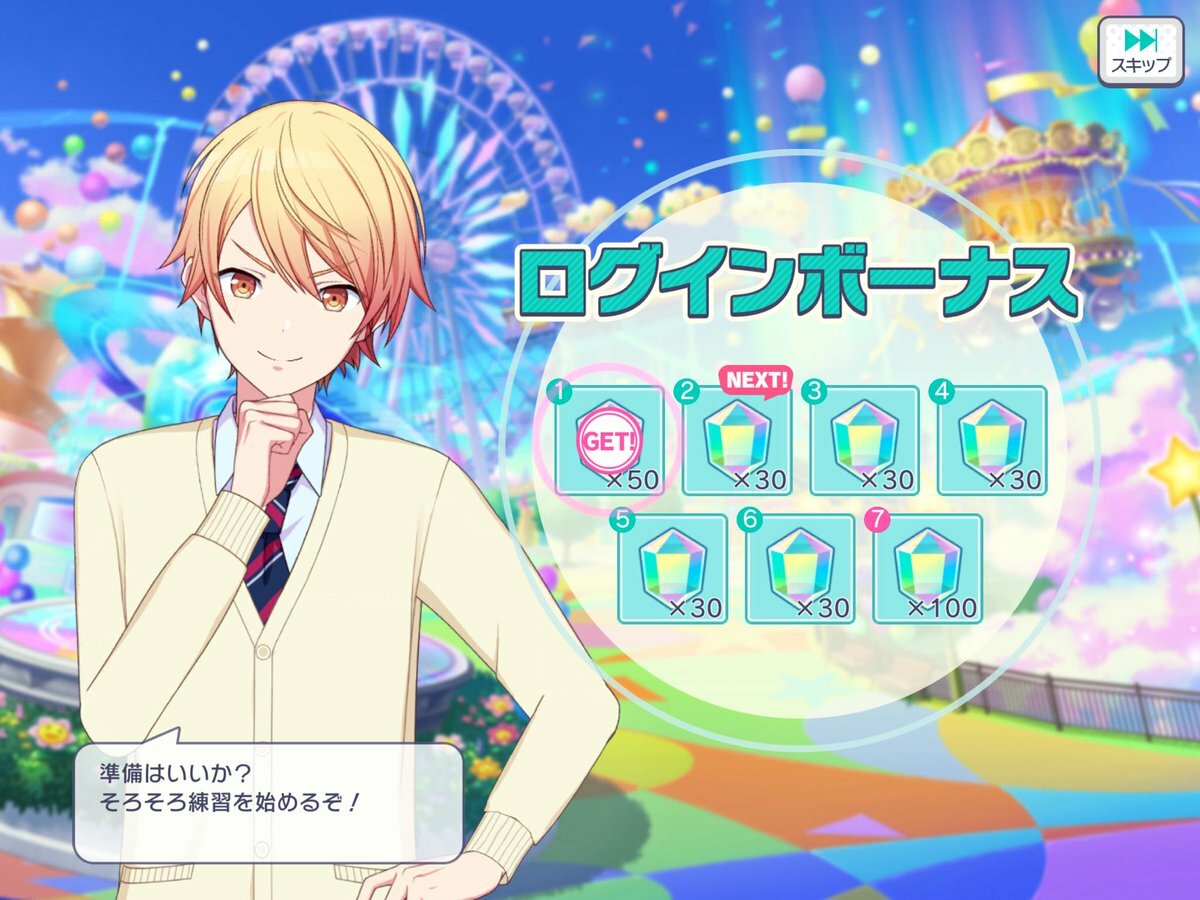The width and height of the screenshot is (1200, 900).
Task: Select the day 1 GET! reward tile
Action: coord(610,440)
